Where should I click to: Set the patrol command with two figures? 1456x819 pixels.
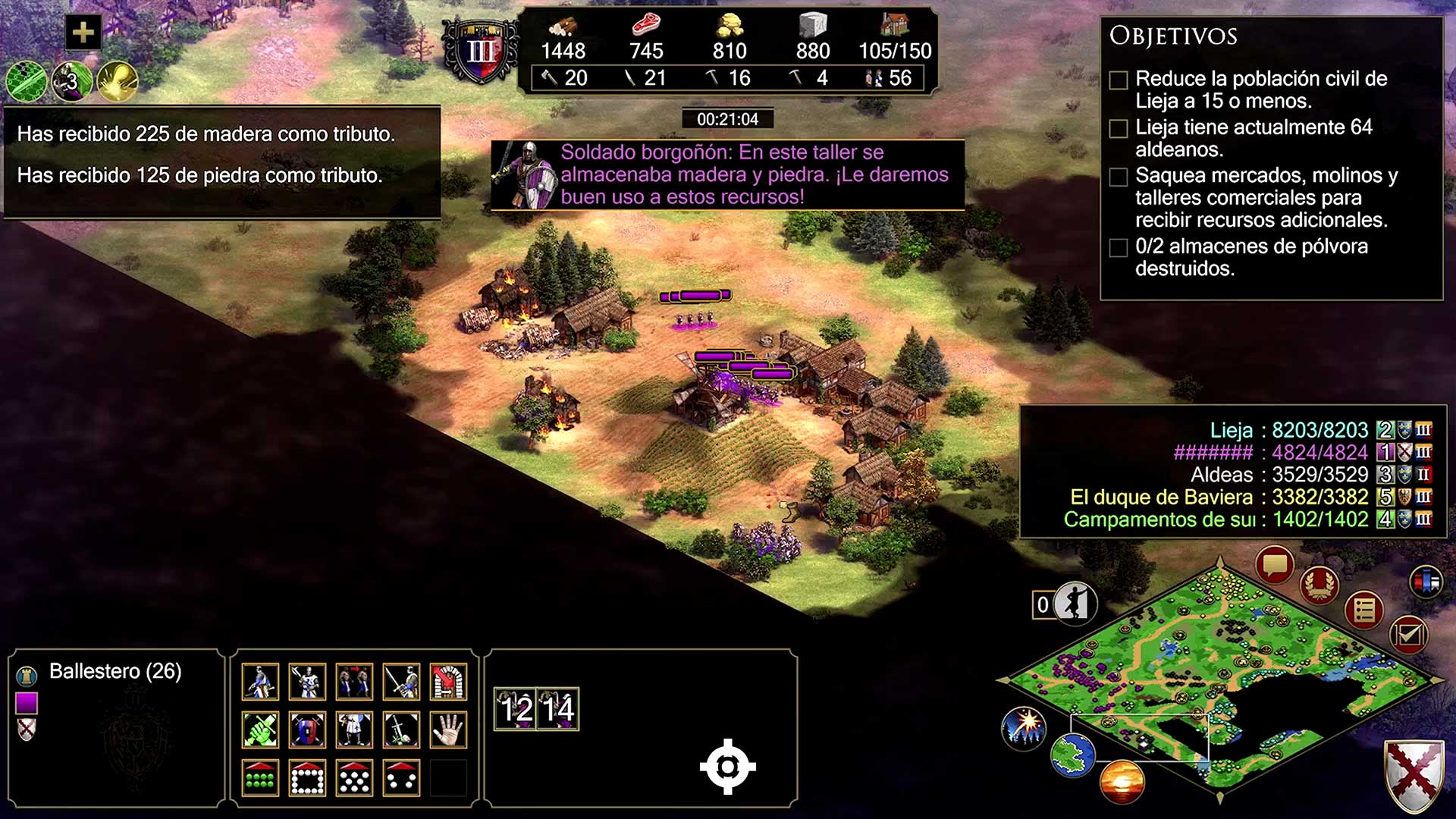point(354,682)
